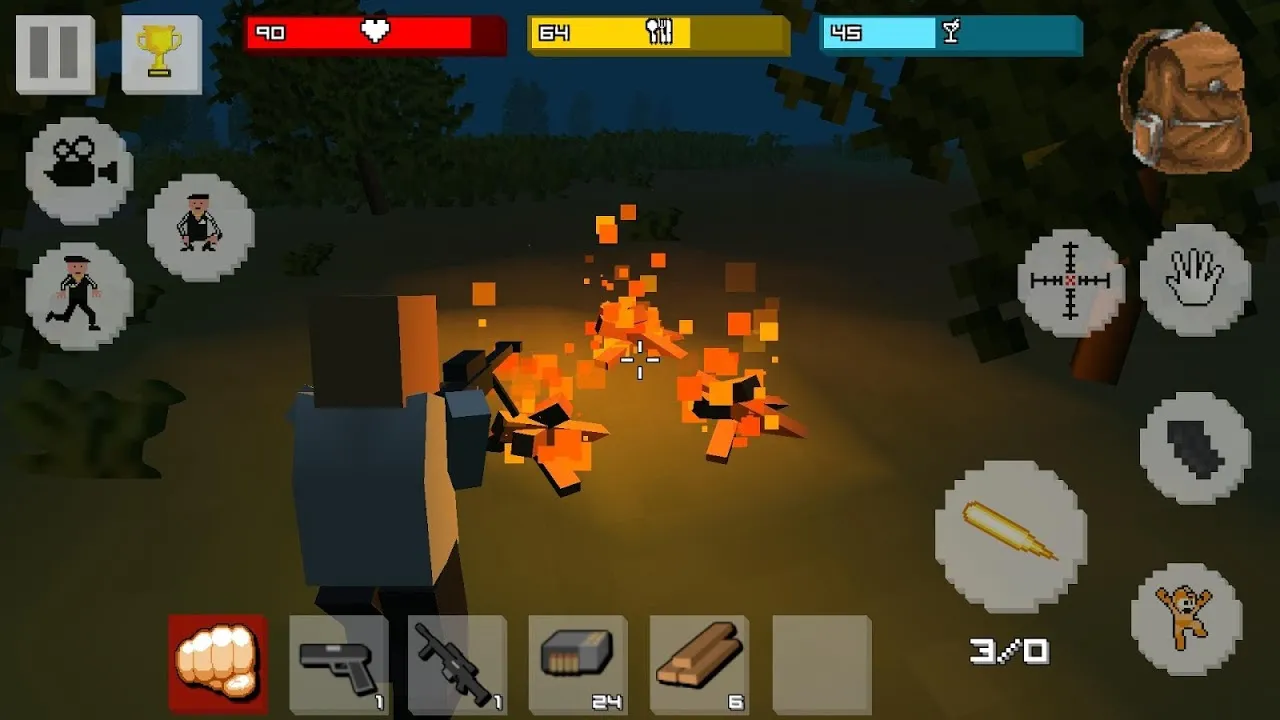Image resolution: width=1280 pixels, height=720 pixels.
Task: Switch camera view with the camera icon
Action: click(79, 170)
